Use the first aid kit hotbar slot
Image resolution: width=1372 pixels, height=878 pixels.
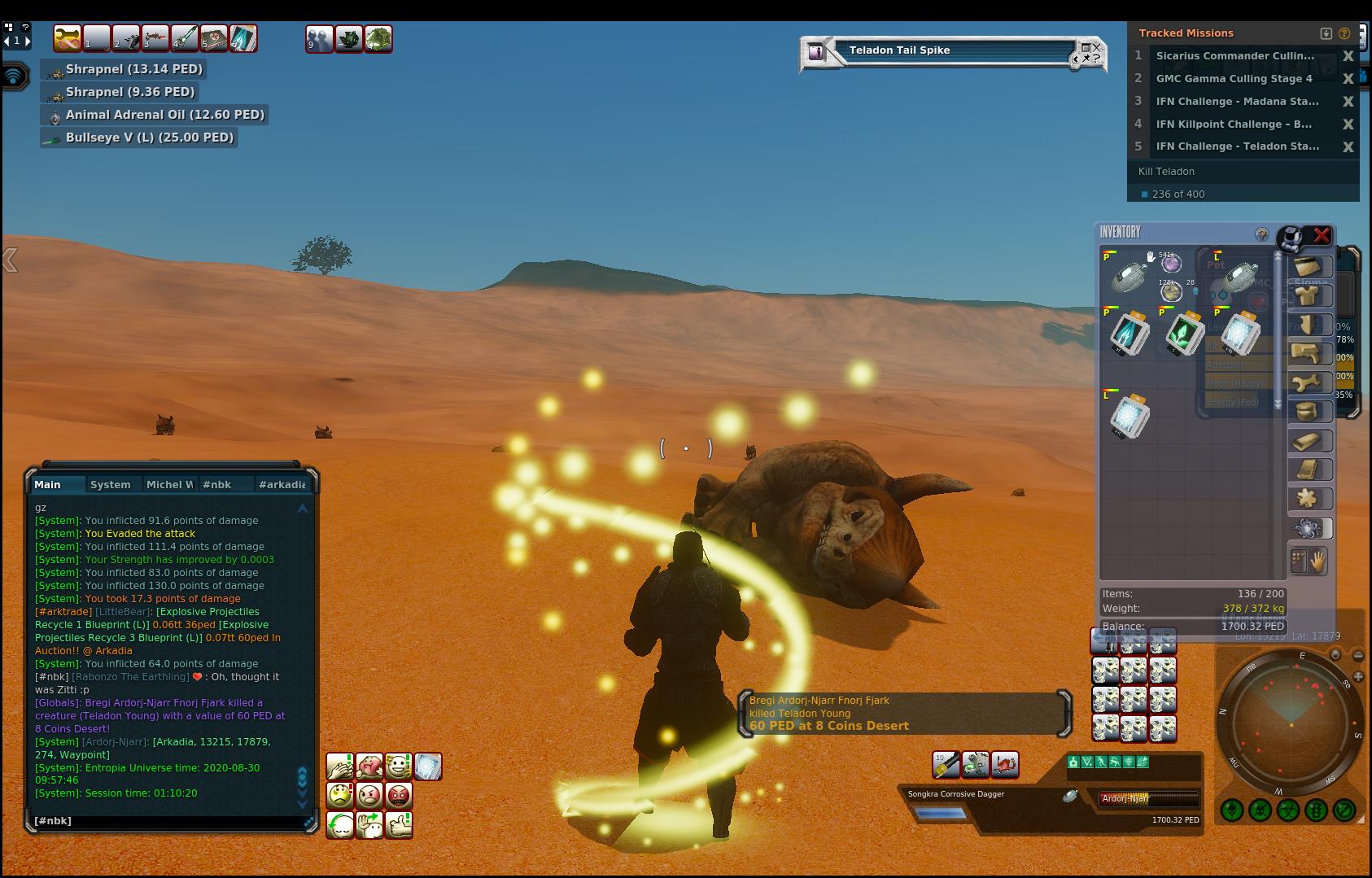214,38
